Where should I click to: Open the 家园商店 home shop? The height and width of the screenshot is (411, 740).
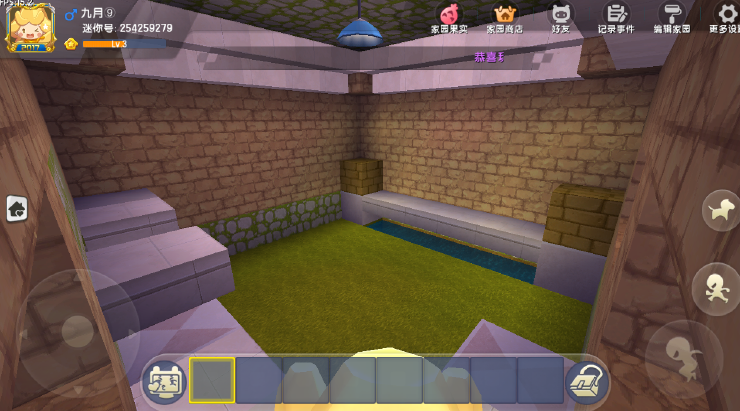tap(504, 17)
